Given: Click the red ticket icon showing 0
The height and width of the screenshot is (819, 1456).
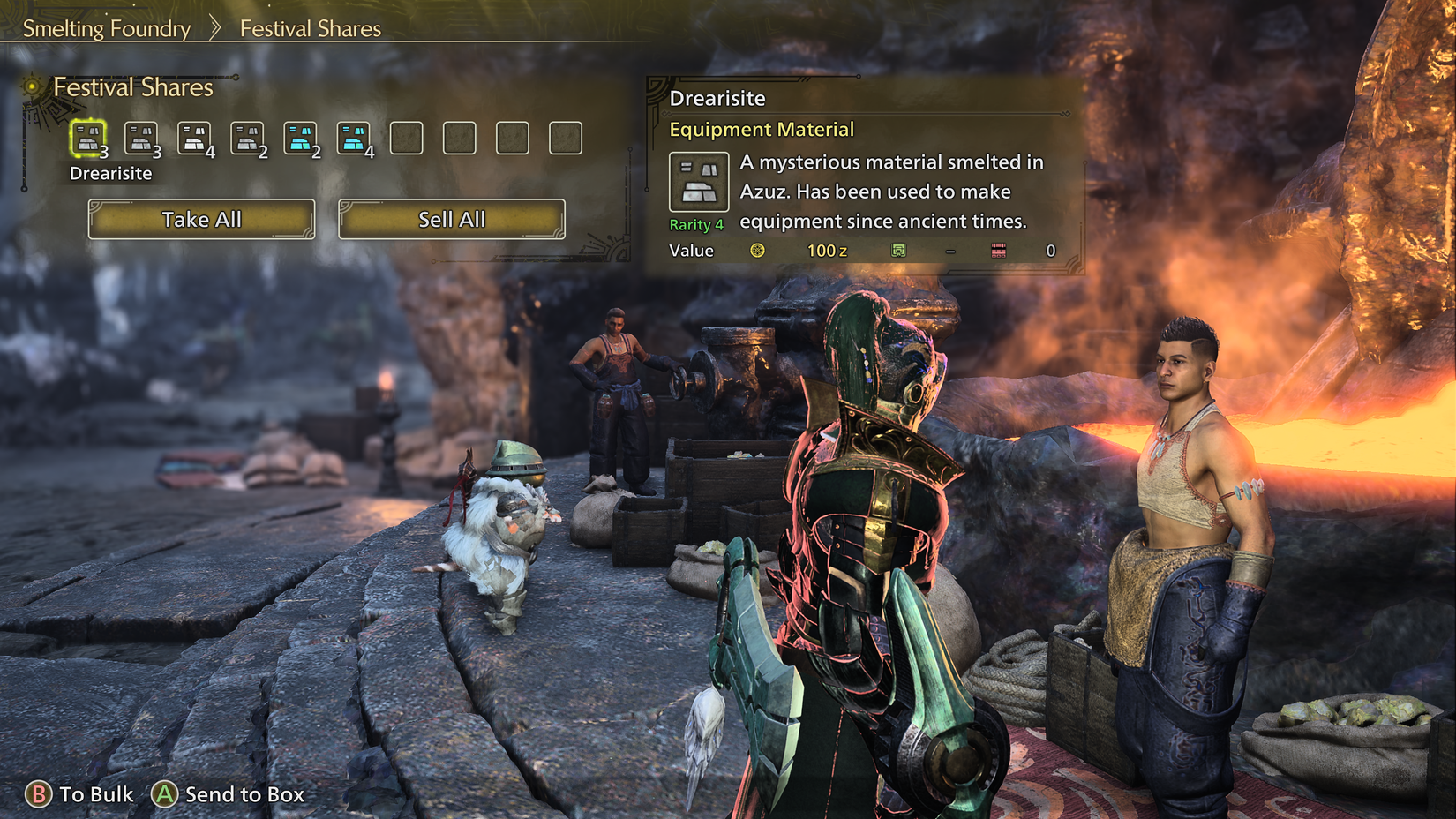Looking at the screenshot, I should [998, 250].
